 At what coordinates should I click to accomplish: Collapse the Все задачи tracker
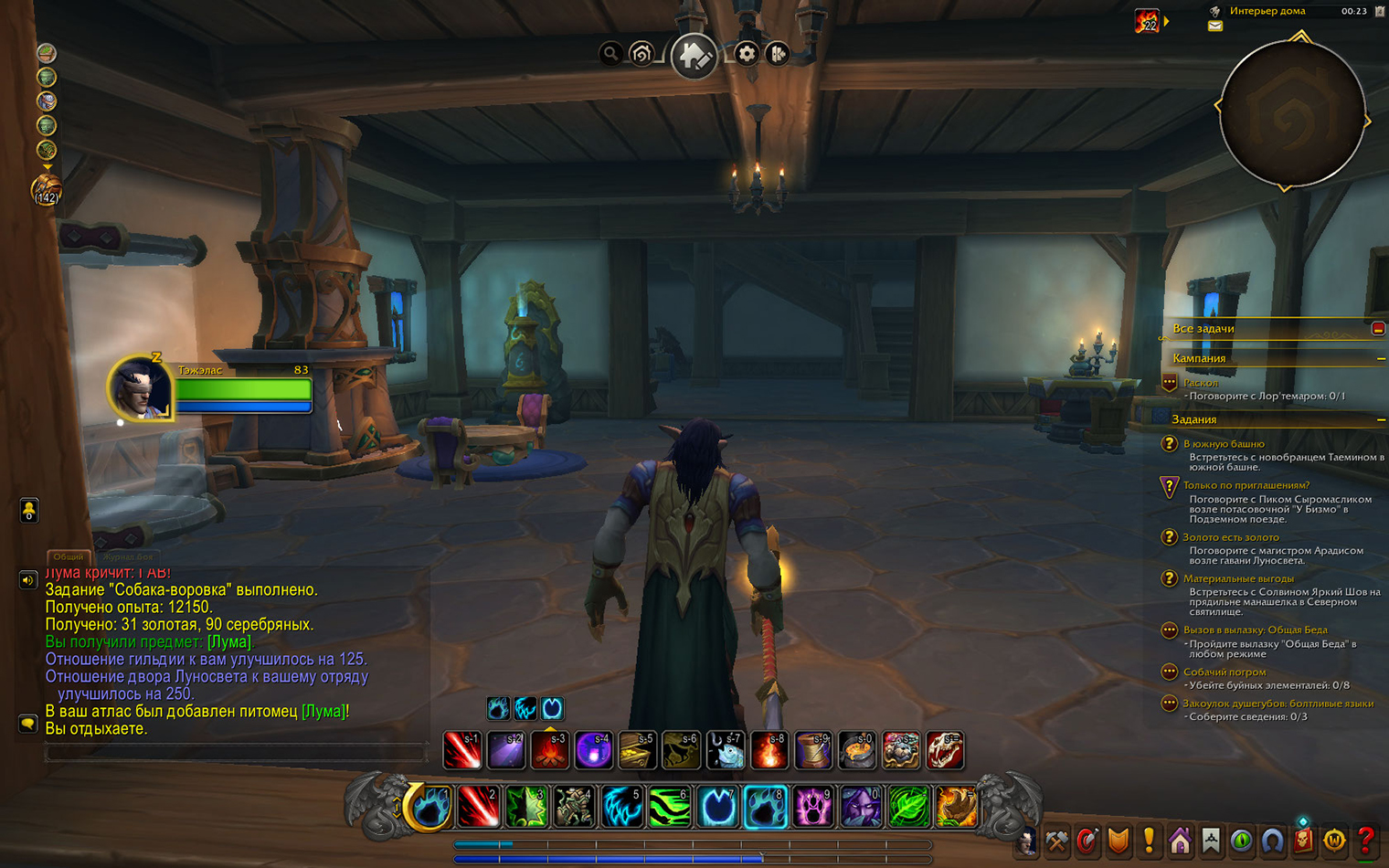coord(1378,328)
